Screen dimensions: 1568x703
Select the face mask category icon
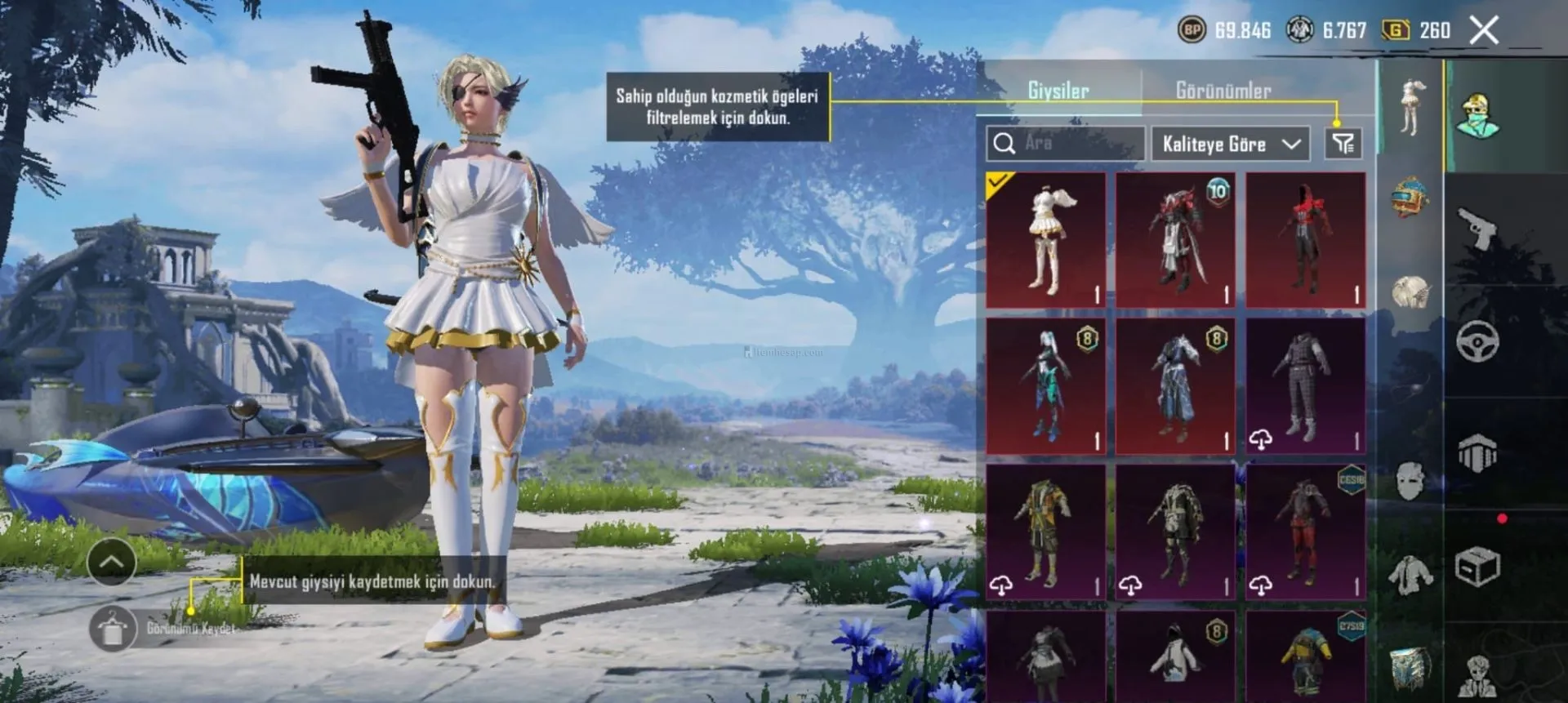click(1410, 480)
